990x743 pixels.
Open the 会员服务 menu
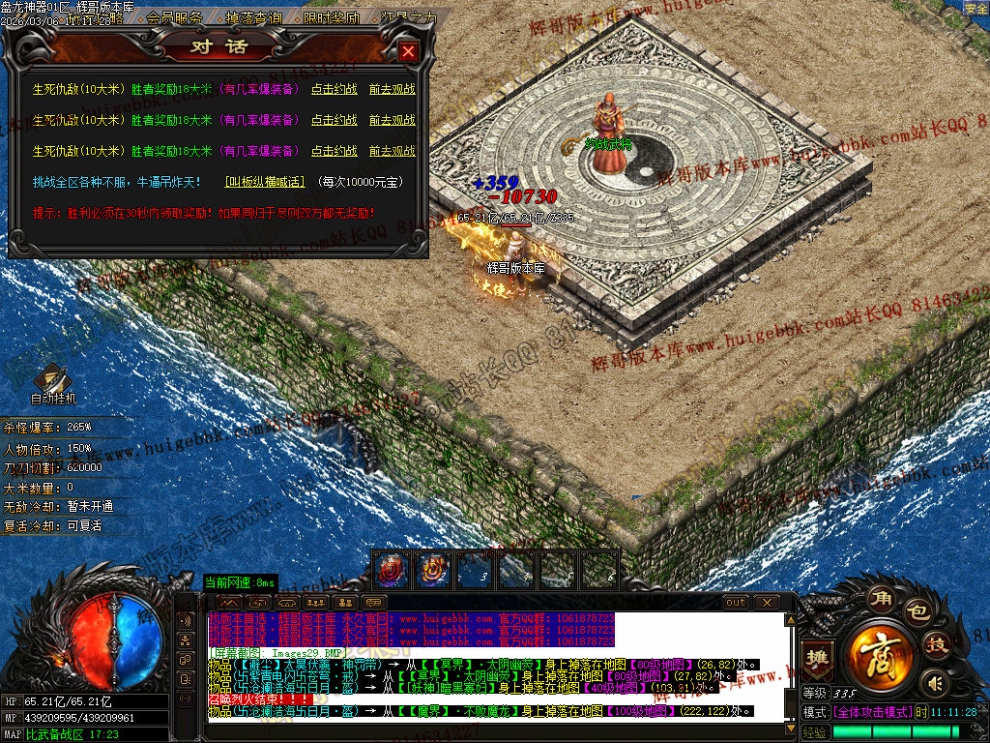(174, 18)
